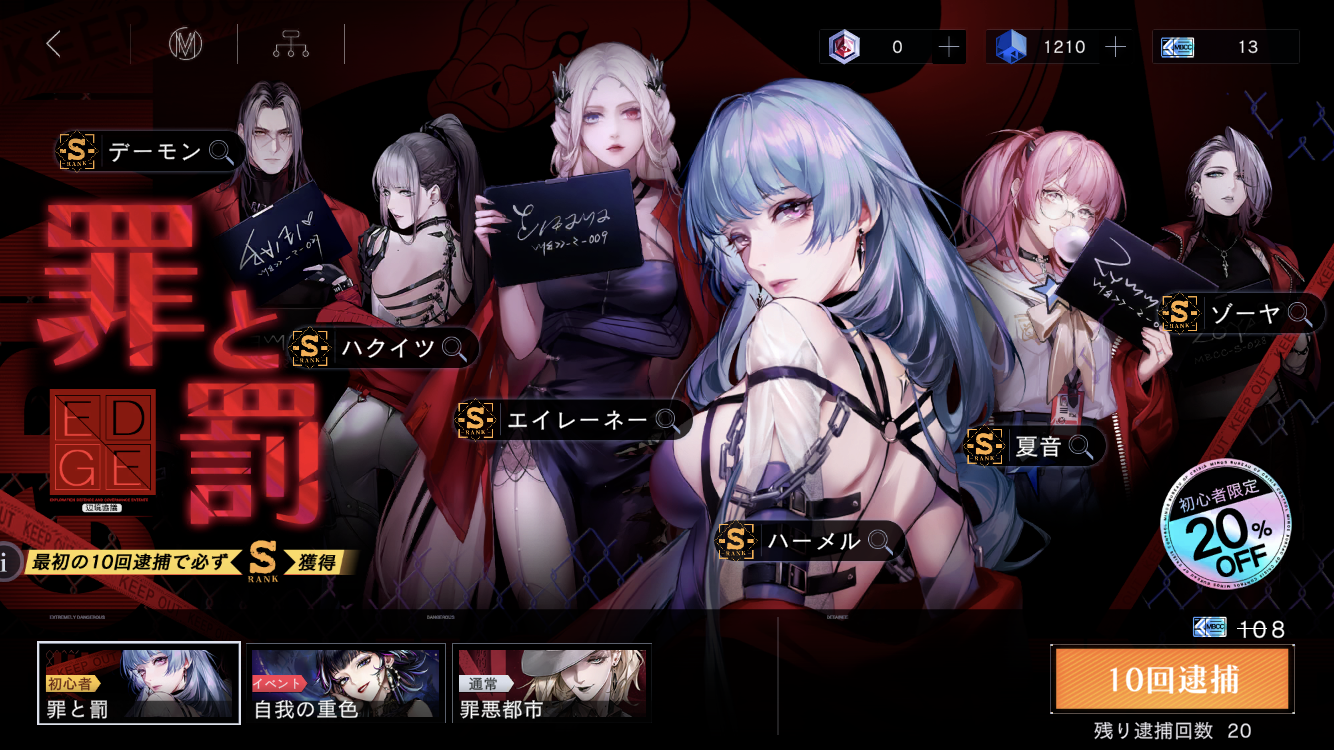The width and height of the screenshot is (1334, 750).
Task: Add more blue cube currency
Action: pos(1115,47)
